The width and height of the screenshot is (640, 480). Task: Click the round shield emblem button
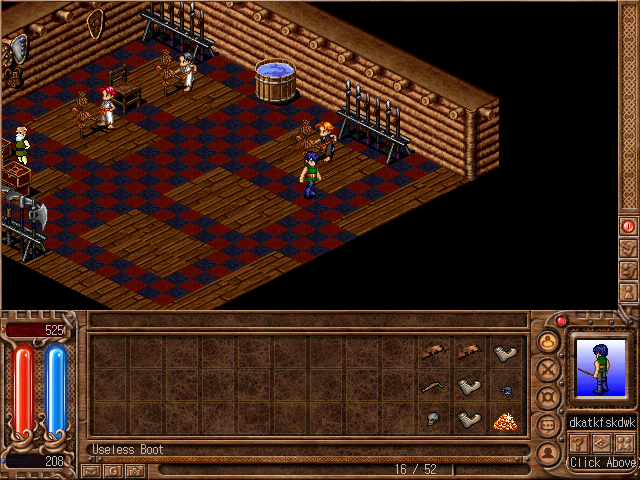pos(548,397)
